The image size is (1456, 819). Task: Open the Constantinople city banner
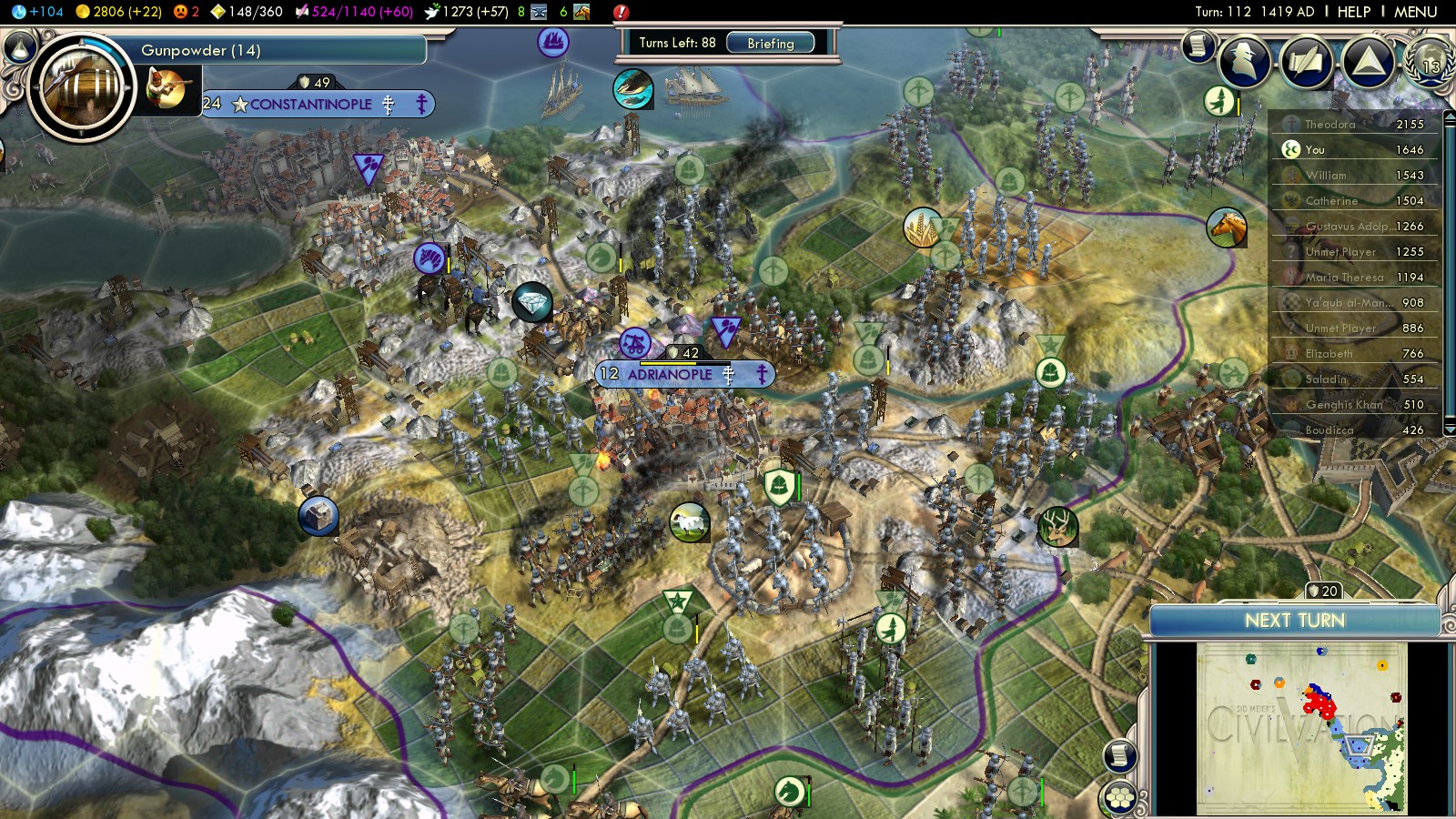pyautogui.click(x=311, y=104)
